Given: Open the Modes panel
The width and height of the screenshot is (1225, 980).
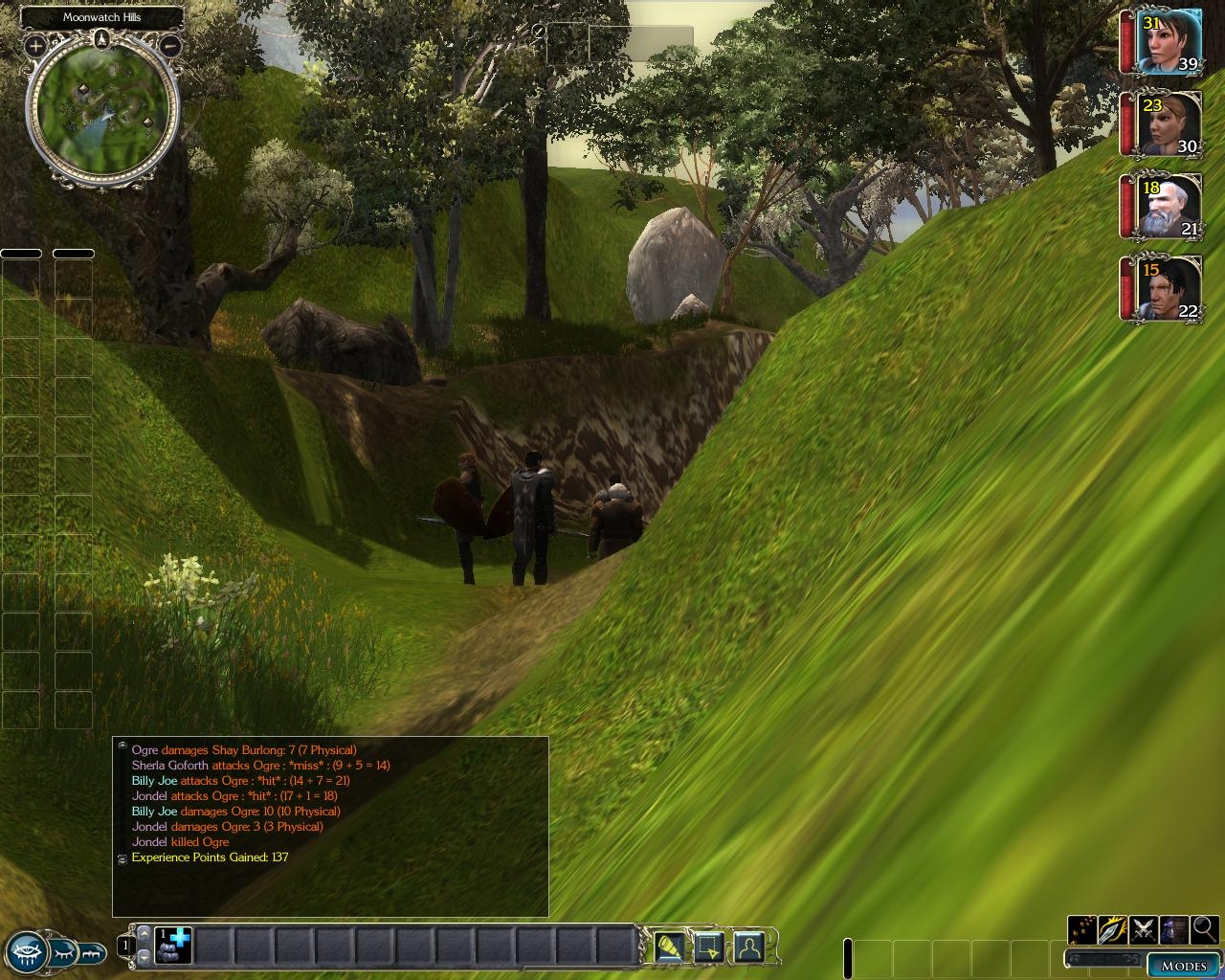Looking at the screenshot, I should tap(1183, 965).
